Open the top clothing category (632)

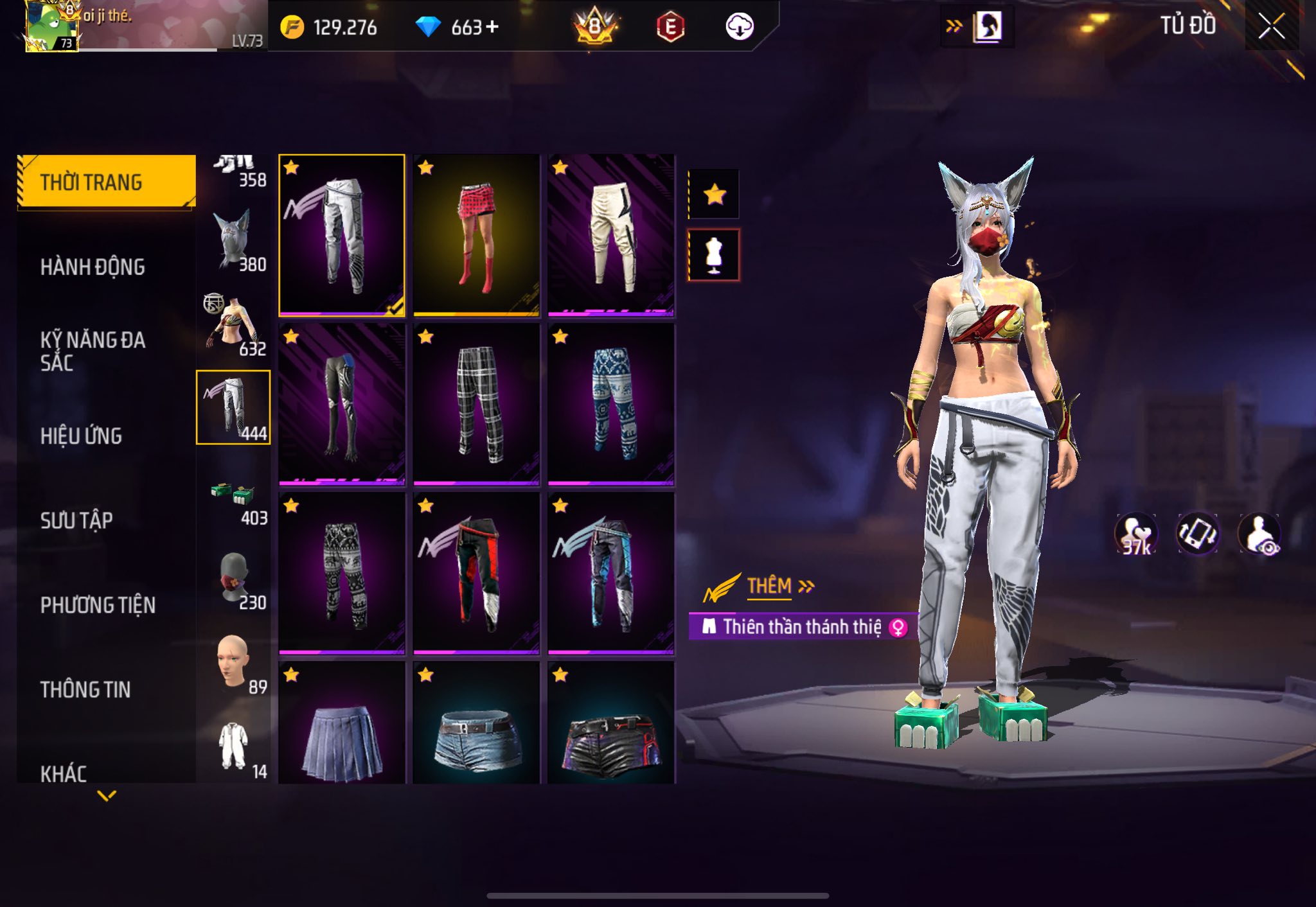[233, 324]
